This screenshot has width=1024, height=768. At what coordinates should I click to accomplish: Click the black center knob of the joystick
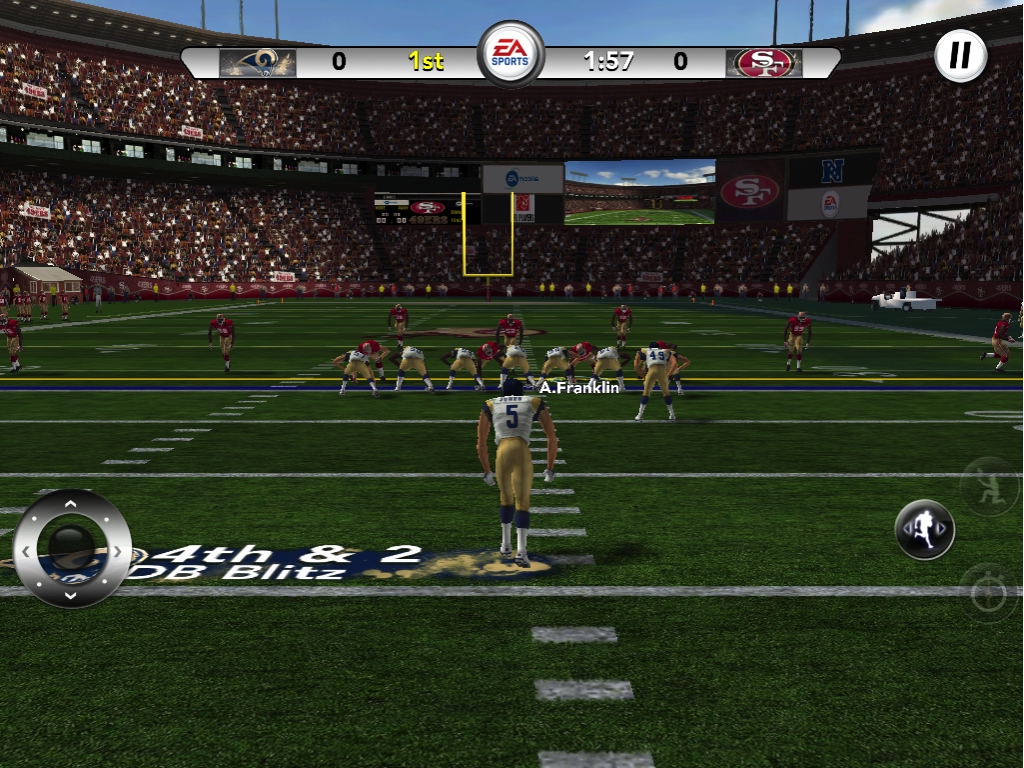(71, 546)
